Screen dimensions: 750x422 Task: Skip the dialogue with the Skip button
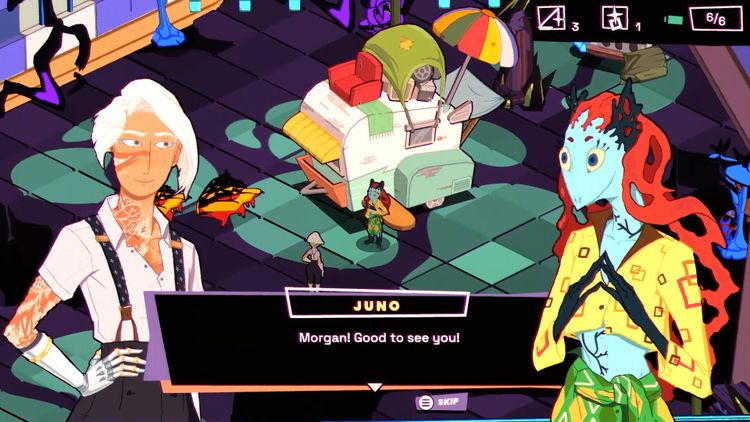tap(441, 402)
